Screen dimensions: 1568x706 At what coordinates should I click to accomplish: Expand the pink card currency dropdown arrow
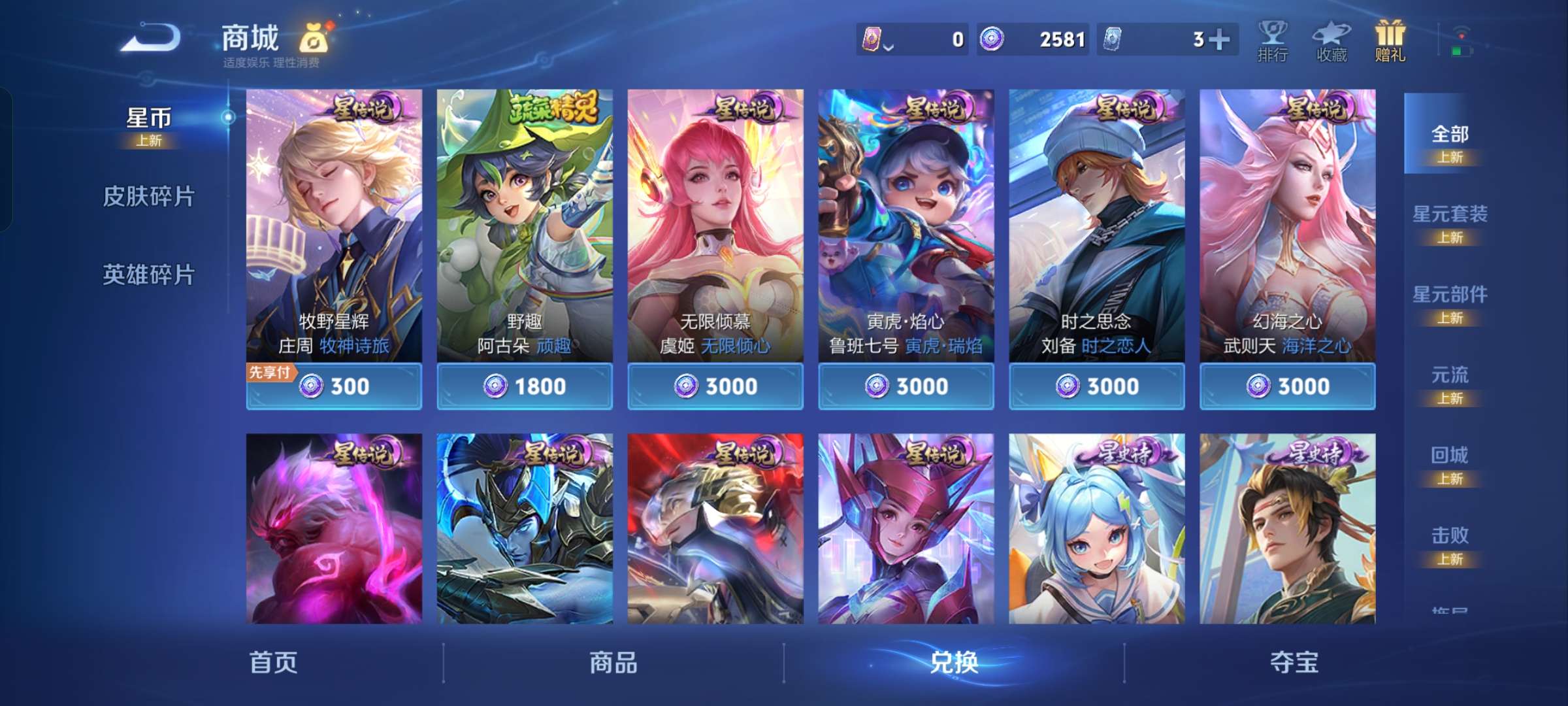(889, 44)
